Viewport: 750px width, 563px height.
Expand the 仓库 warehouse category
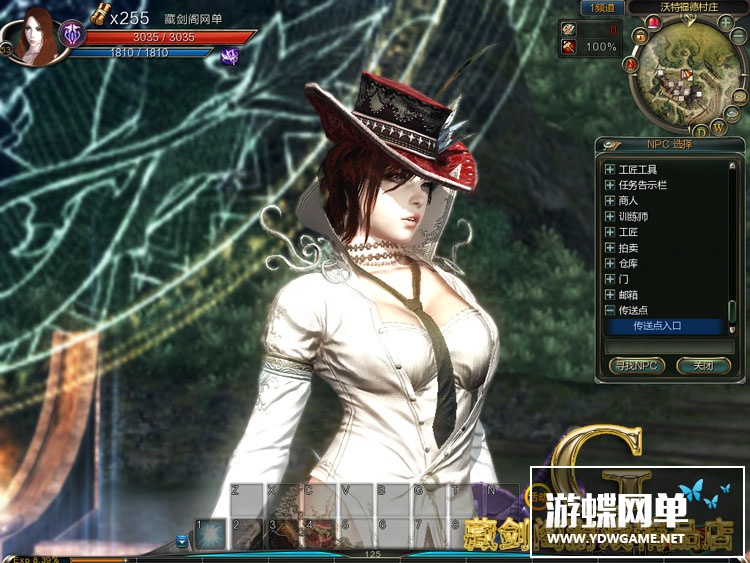click(x=610, y=264)
